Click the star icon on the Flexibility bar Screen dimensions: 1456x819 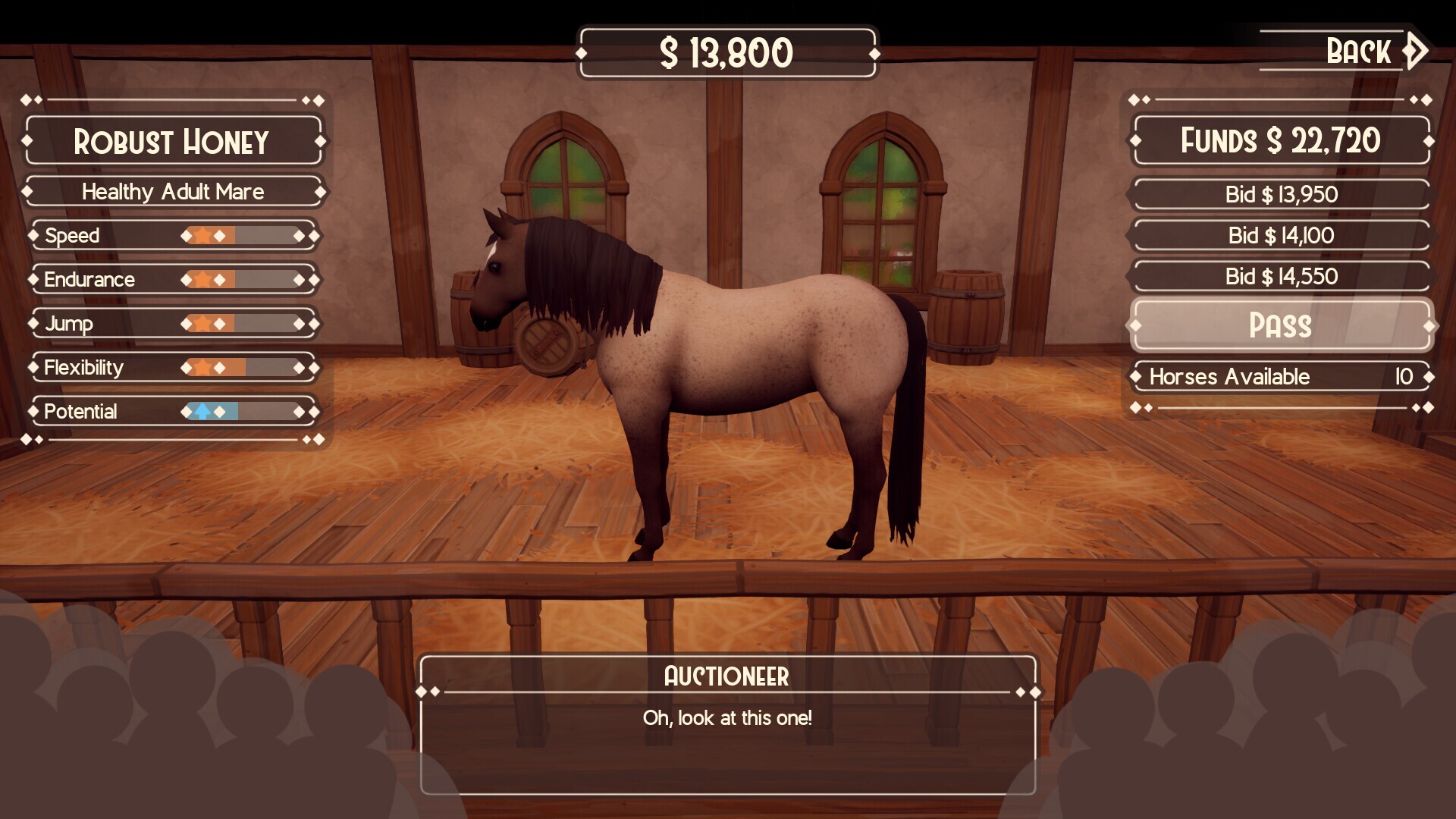click(x=202, y=368)
